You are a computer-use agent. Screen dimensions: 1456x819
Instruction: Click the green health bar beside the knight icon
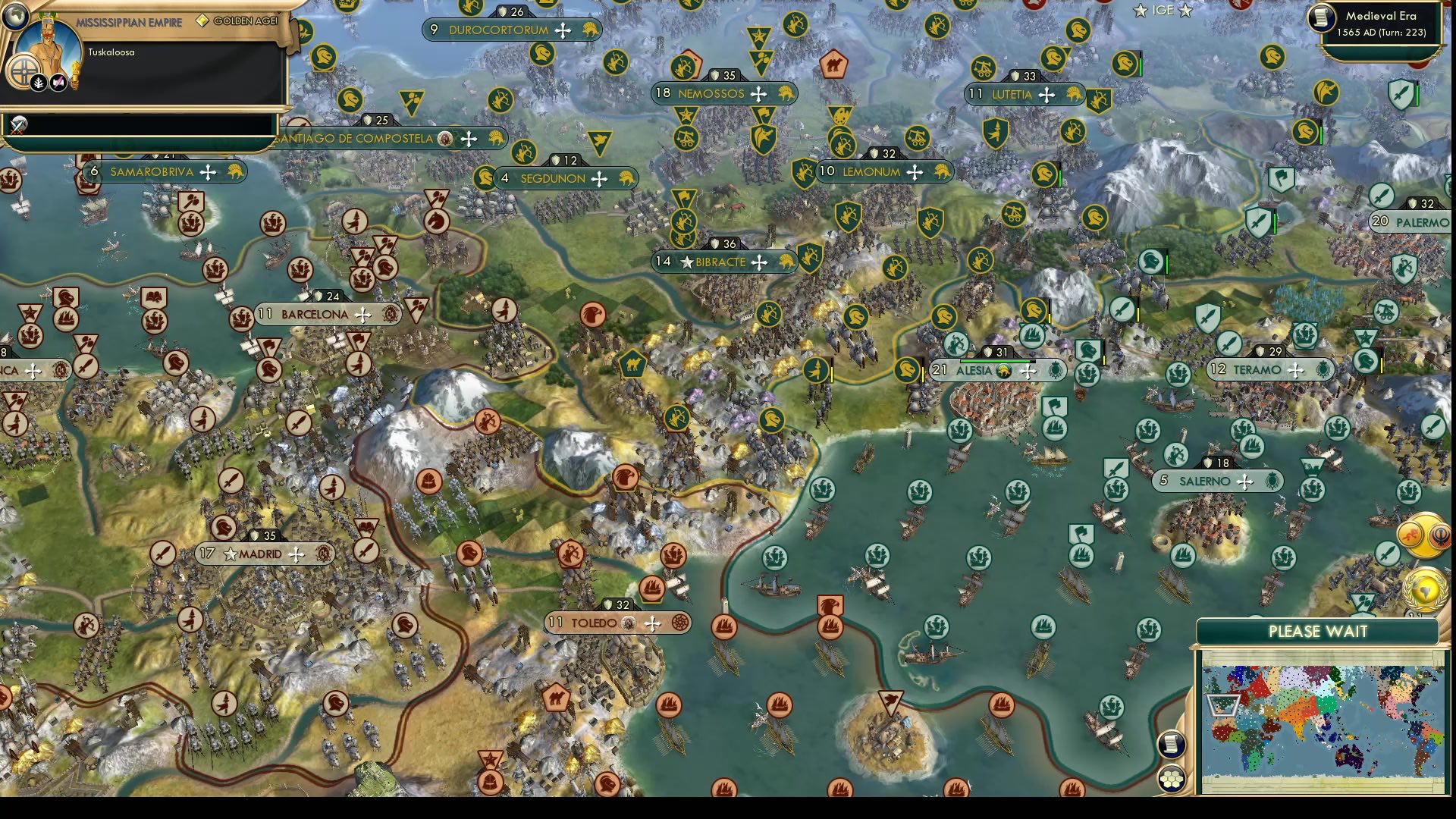pos(1141,67)
